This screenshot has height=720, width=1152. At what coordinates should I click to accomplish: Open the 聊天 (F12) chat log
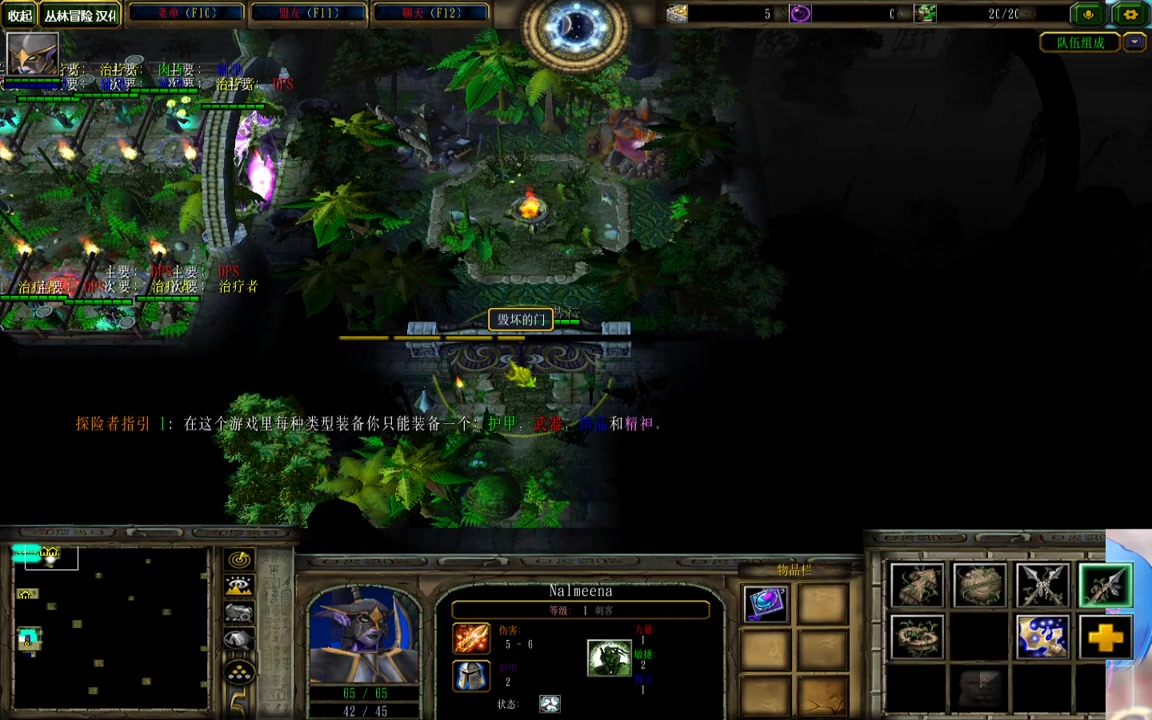coord(431,13)
